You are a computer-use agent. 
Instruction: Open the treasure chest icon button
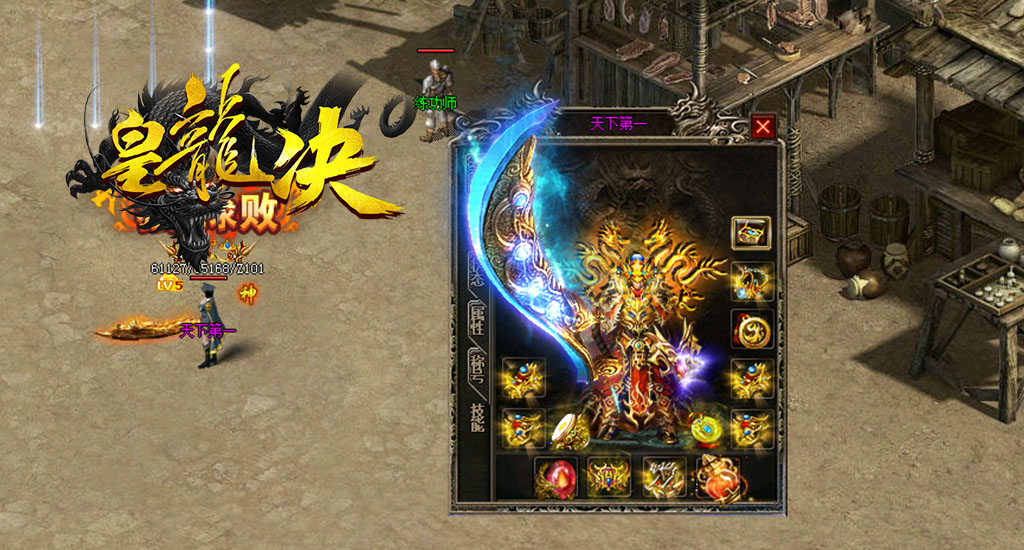(750, 233)
